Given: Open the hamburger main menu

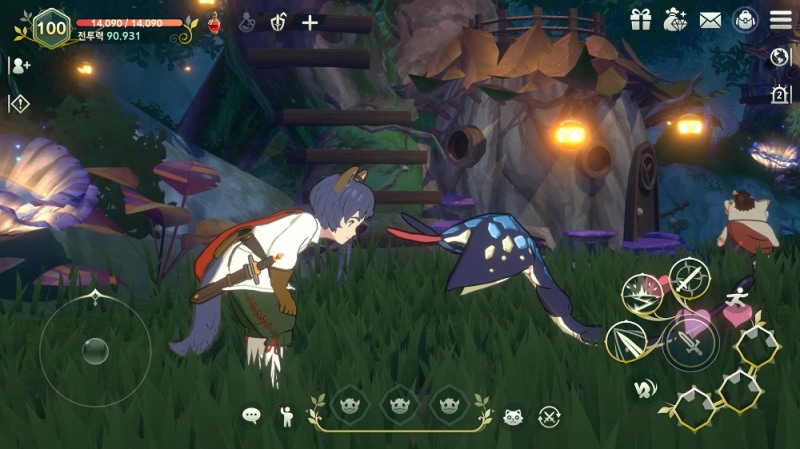Looking at the screenshot, I should (x=780, y=19).
